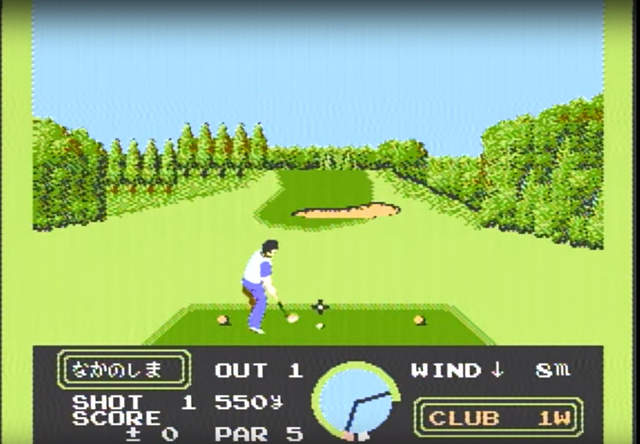Select the CLUB 1W box

(498, 417)
